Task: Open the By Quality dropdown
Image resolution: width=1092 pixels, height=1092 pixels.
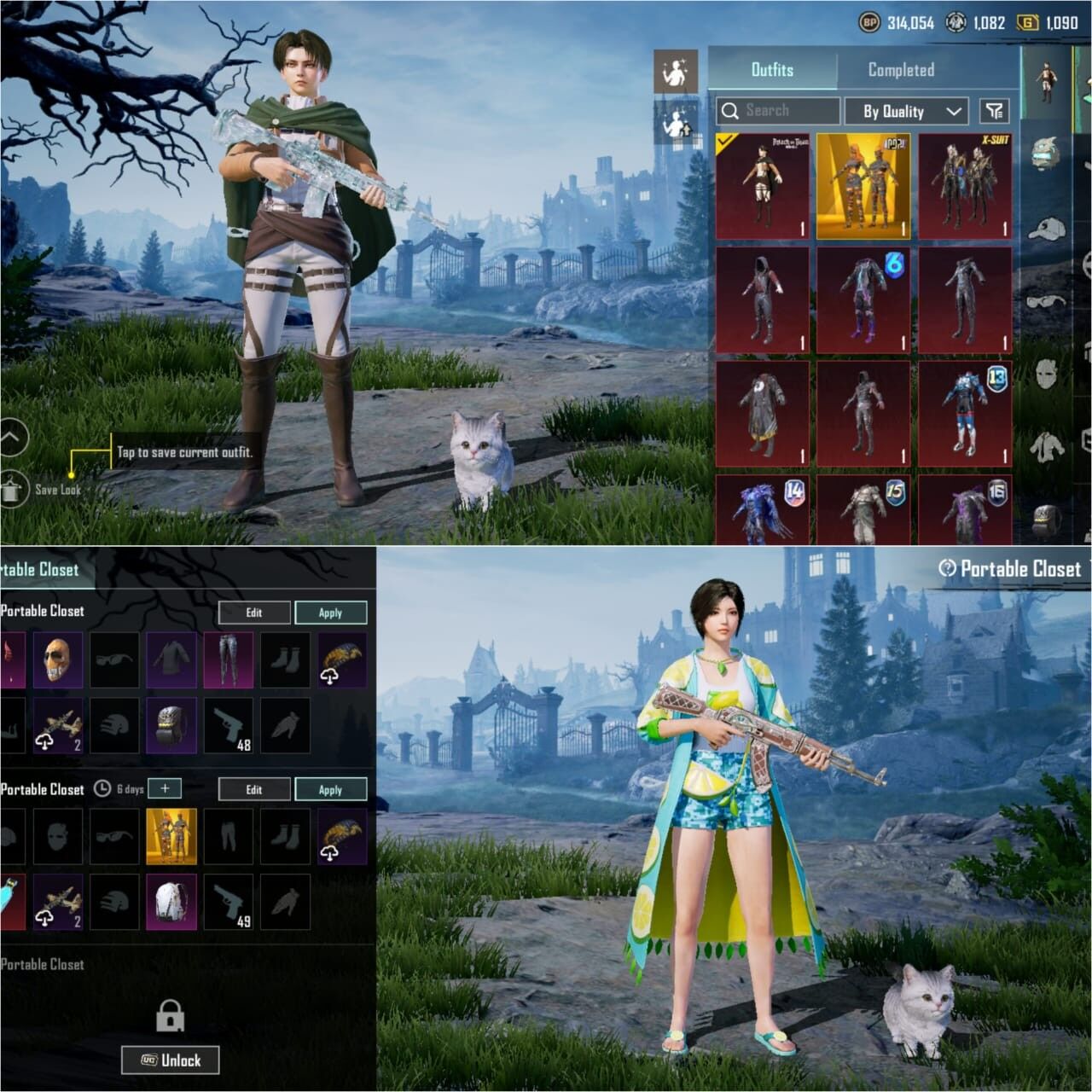Action: pyautogui.click(x=906, y=111)
